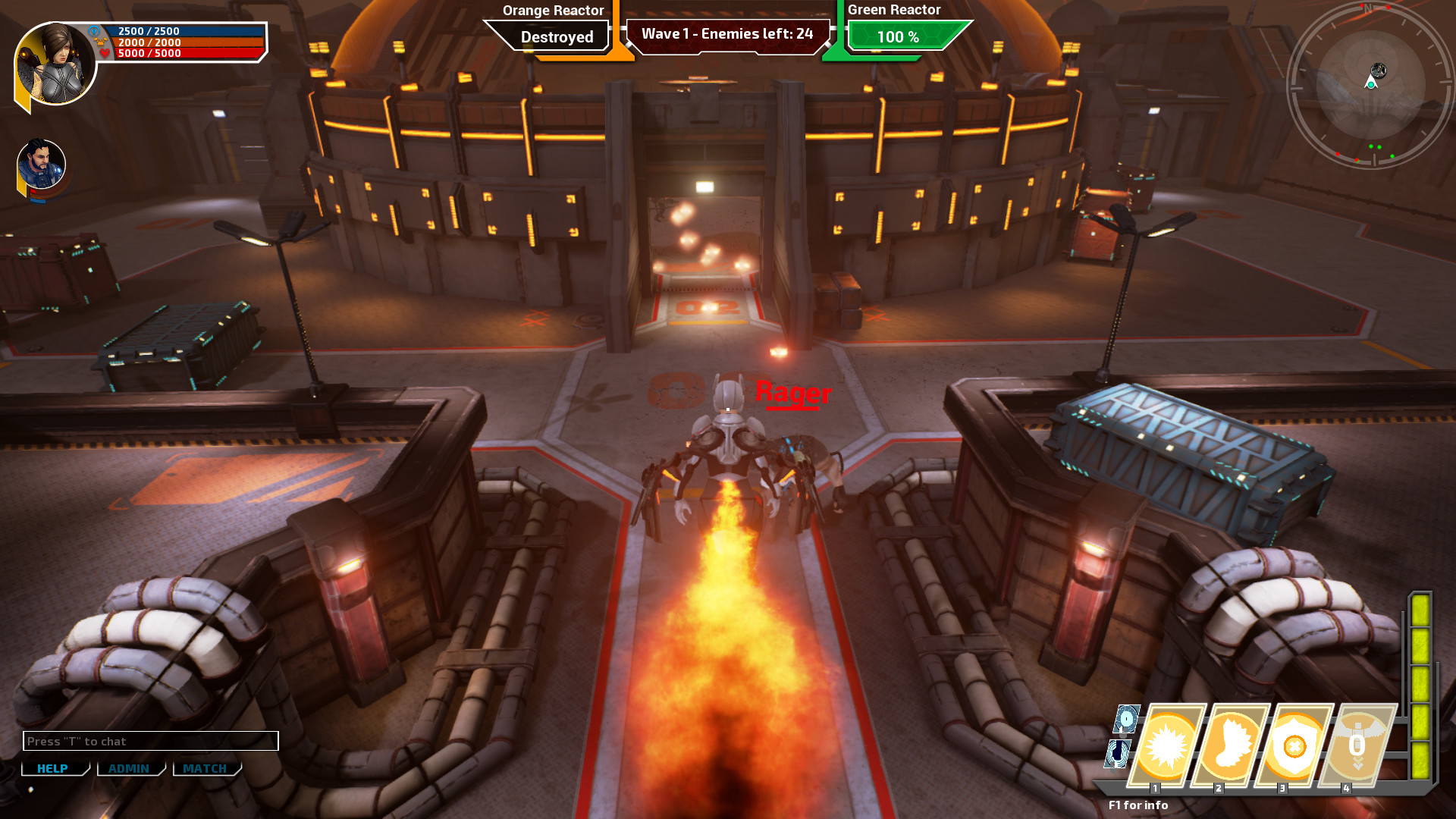Open the HELP menu

[x=52, y=768]
